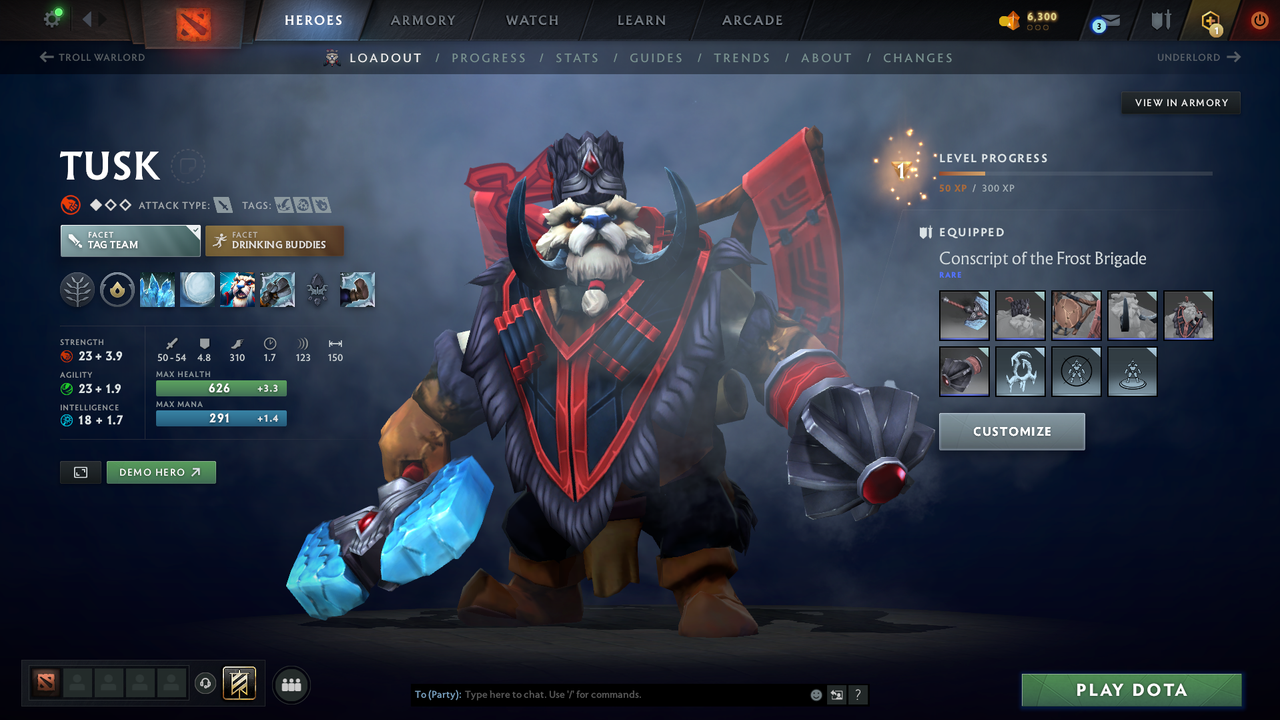Select the Walrus Punch ability icon

tap(357, 290)
